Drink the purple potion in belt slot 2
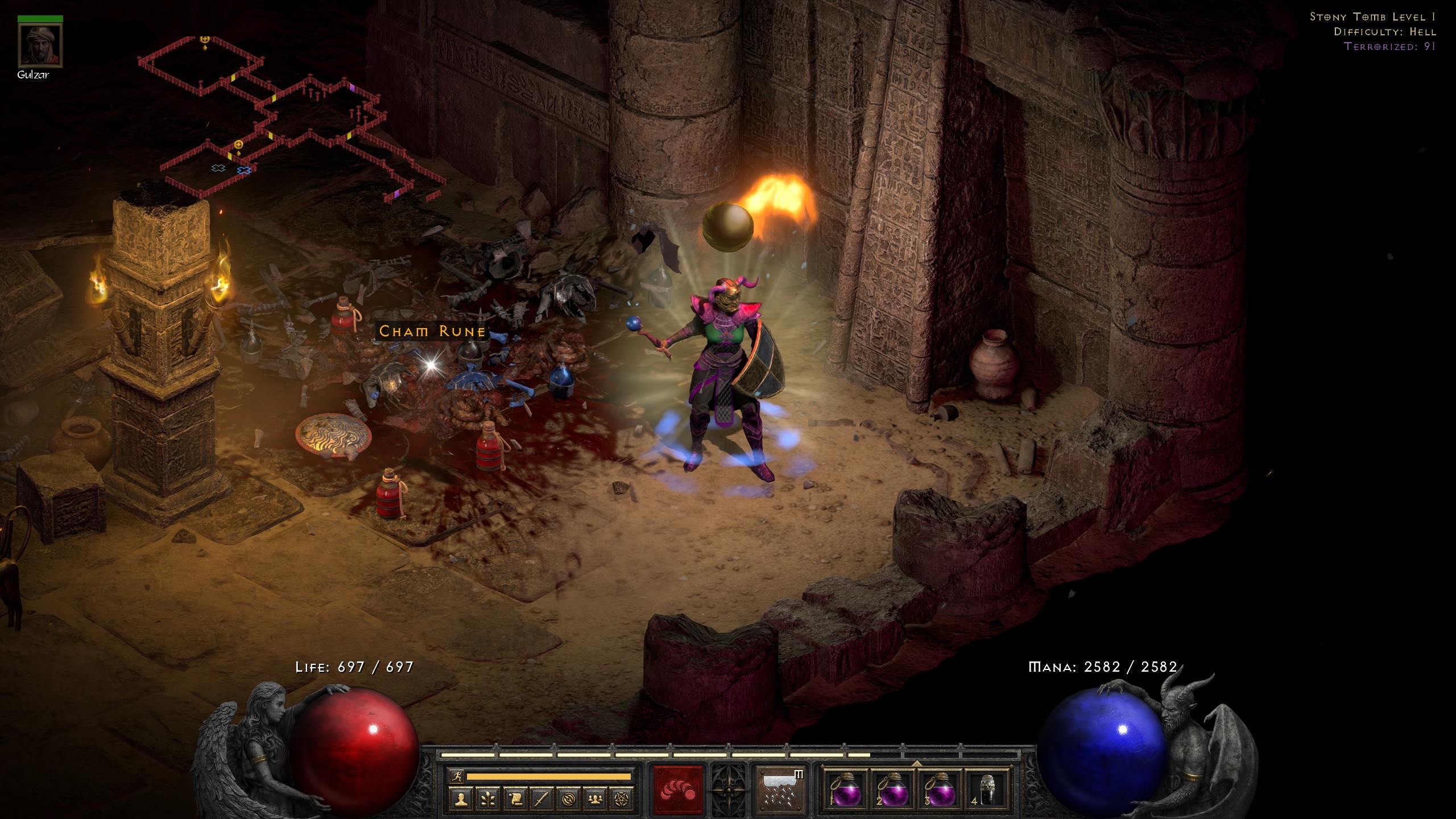 point(893,791)
